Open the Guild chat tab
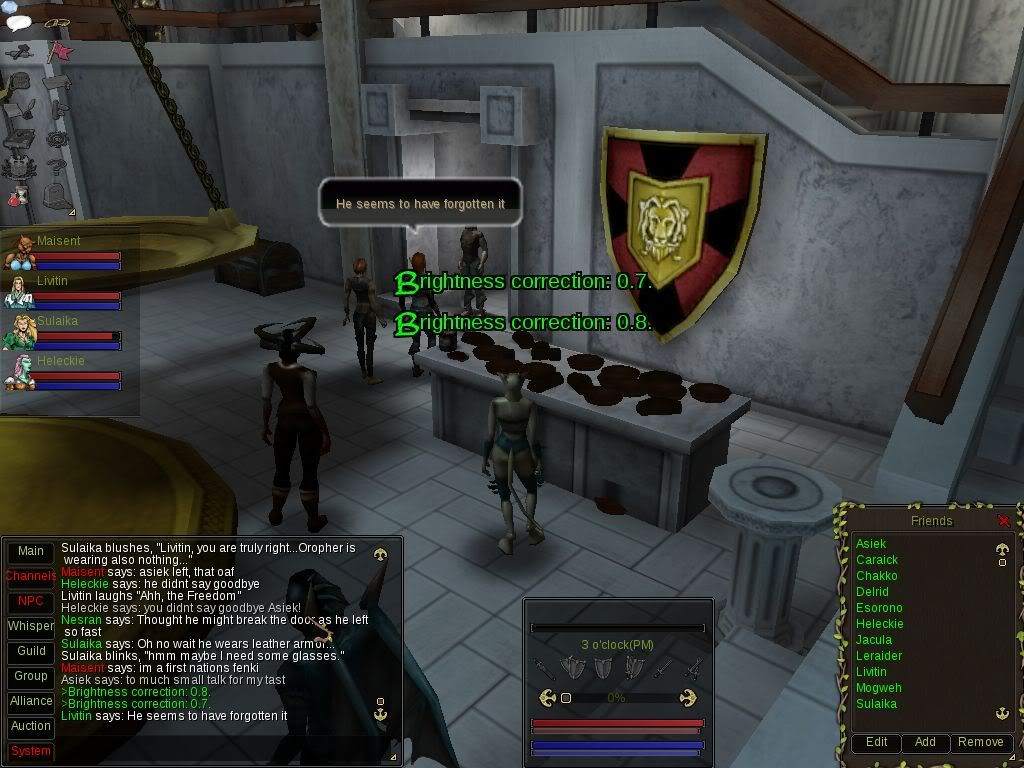This screenshot has height=768, width=1024. [x=31, y=652]
